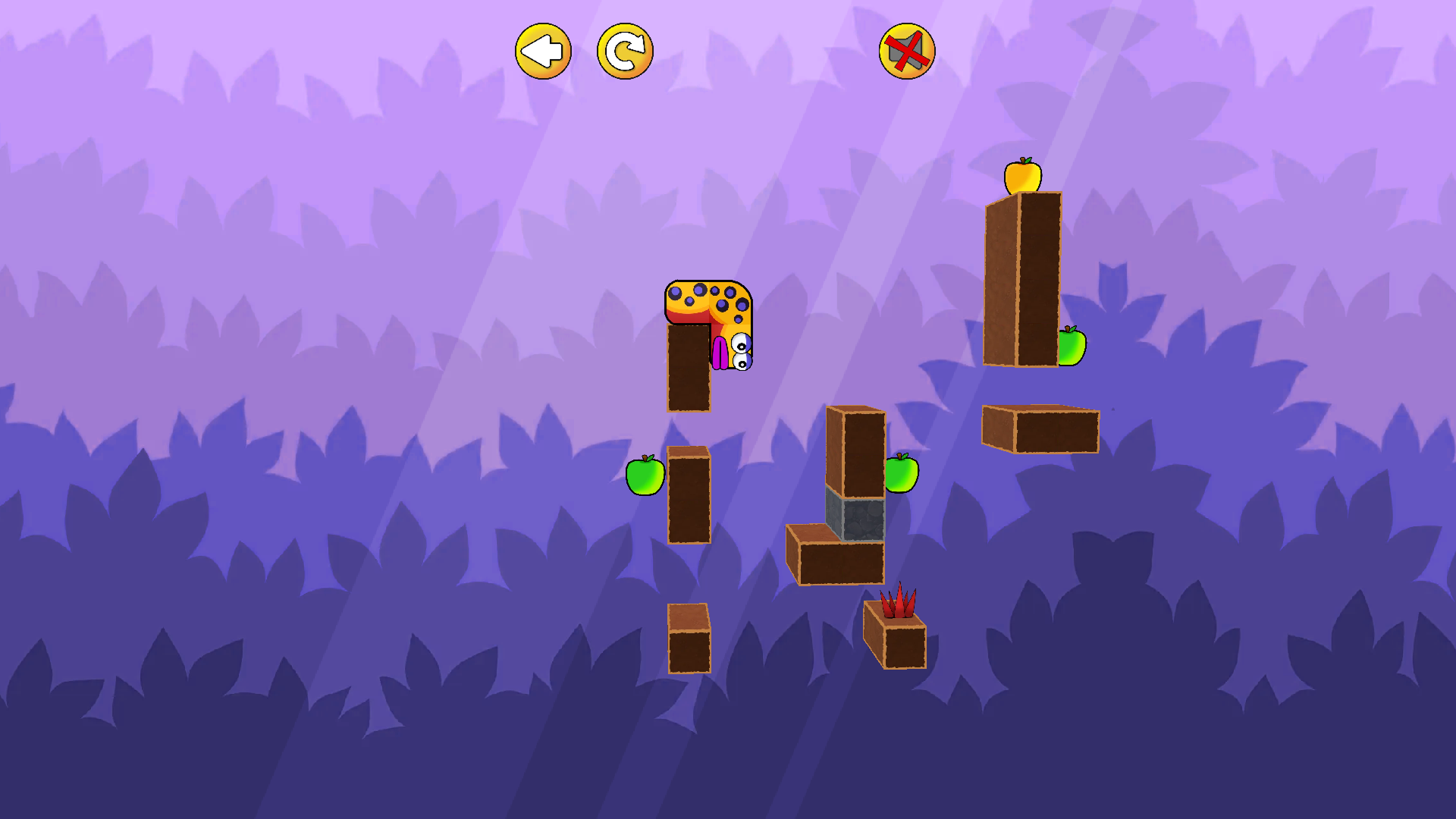Click the golden apple atop the tall pillar
Screen dimensions: 1456x819
1022,174
